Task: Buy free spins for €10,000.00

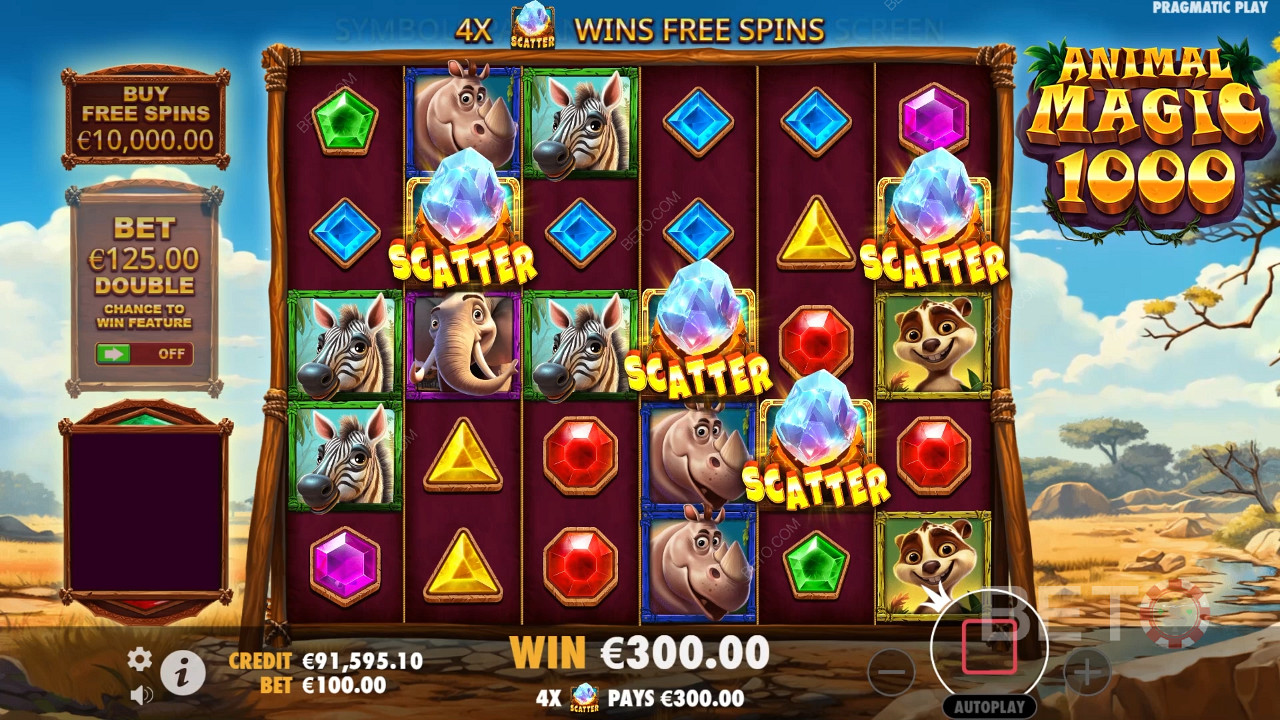Action: tap(146, 118)
